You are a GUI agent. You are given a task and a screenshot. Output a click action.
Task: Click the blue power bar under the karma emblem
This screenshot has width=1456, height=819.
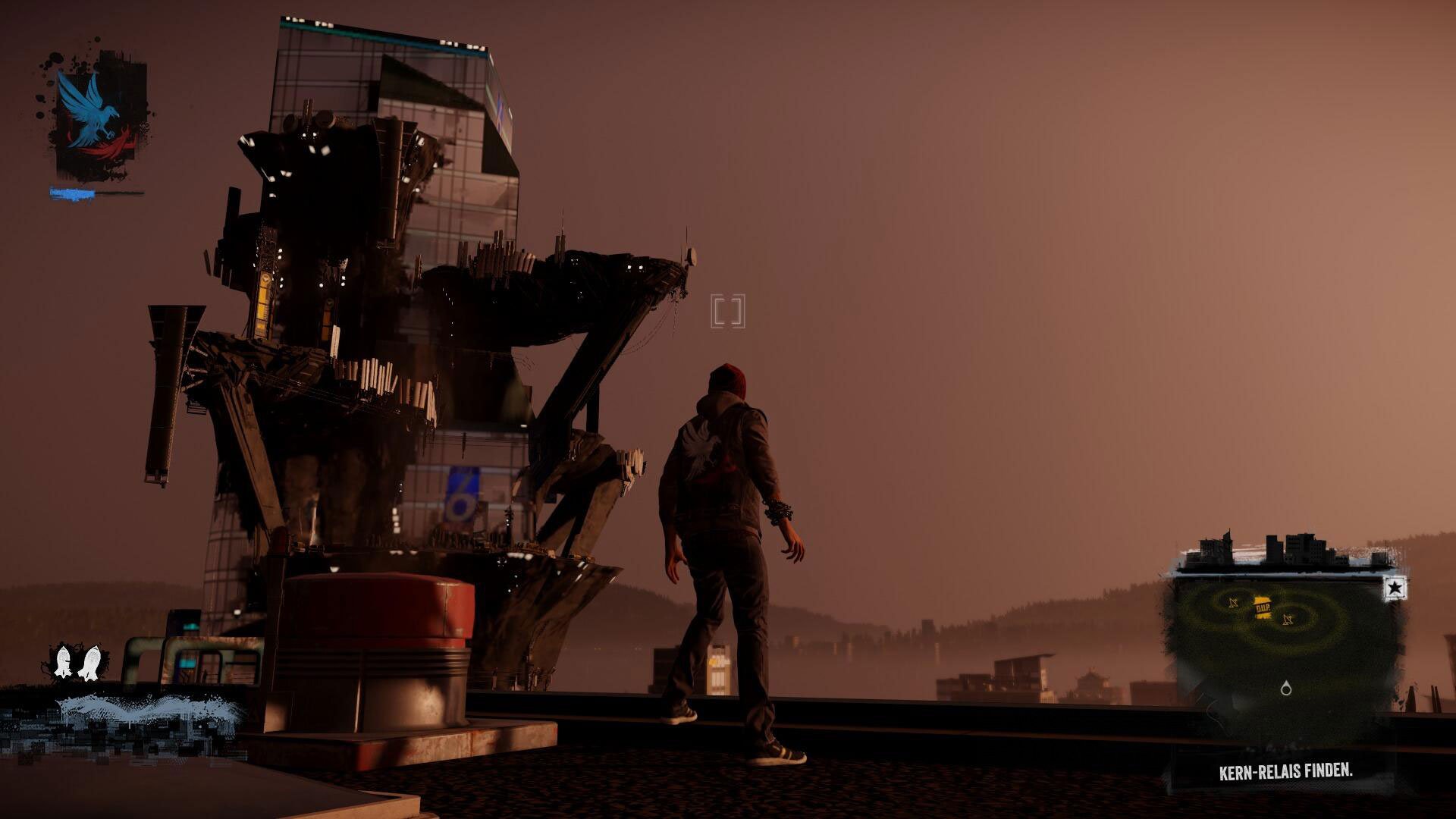(x=72, y=192)
